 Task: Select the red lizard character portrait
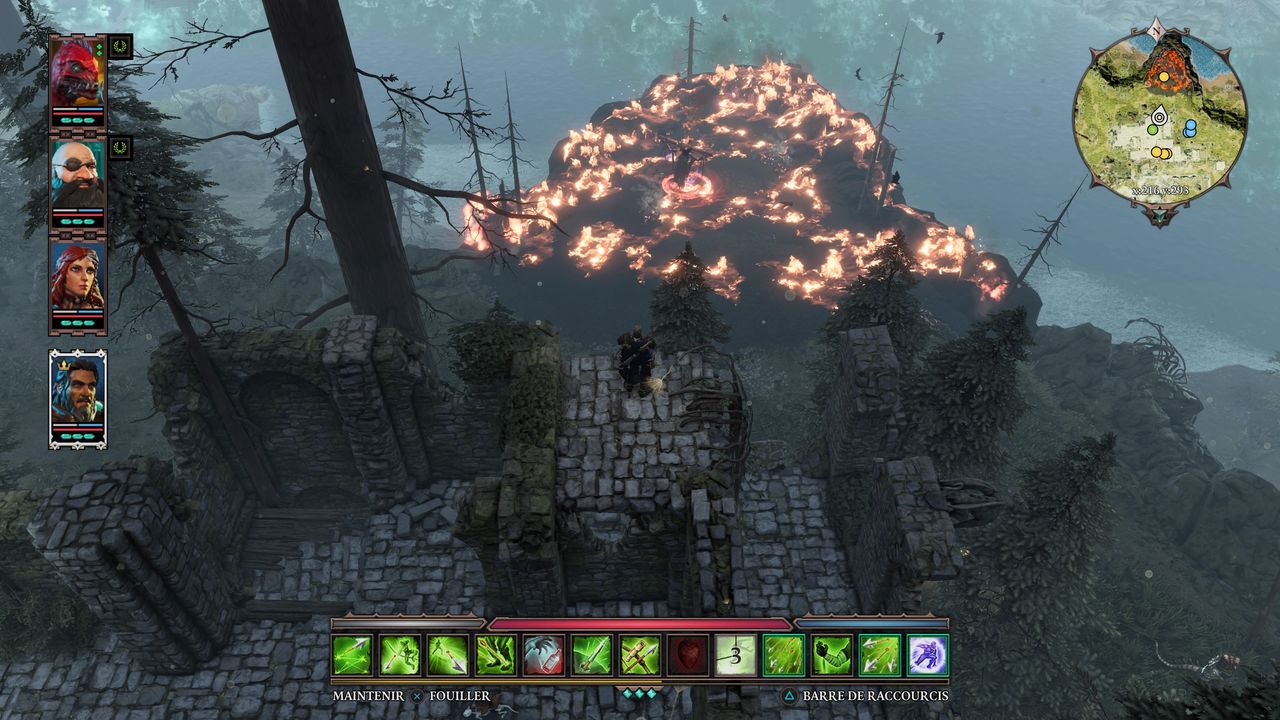pyautogui.click(x=77, y=71)
